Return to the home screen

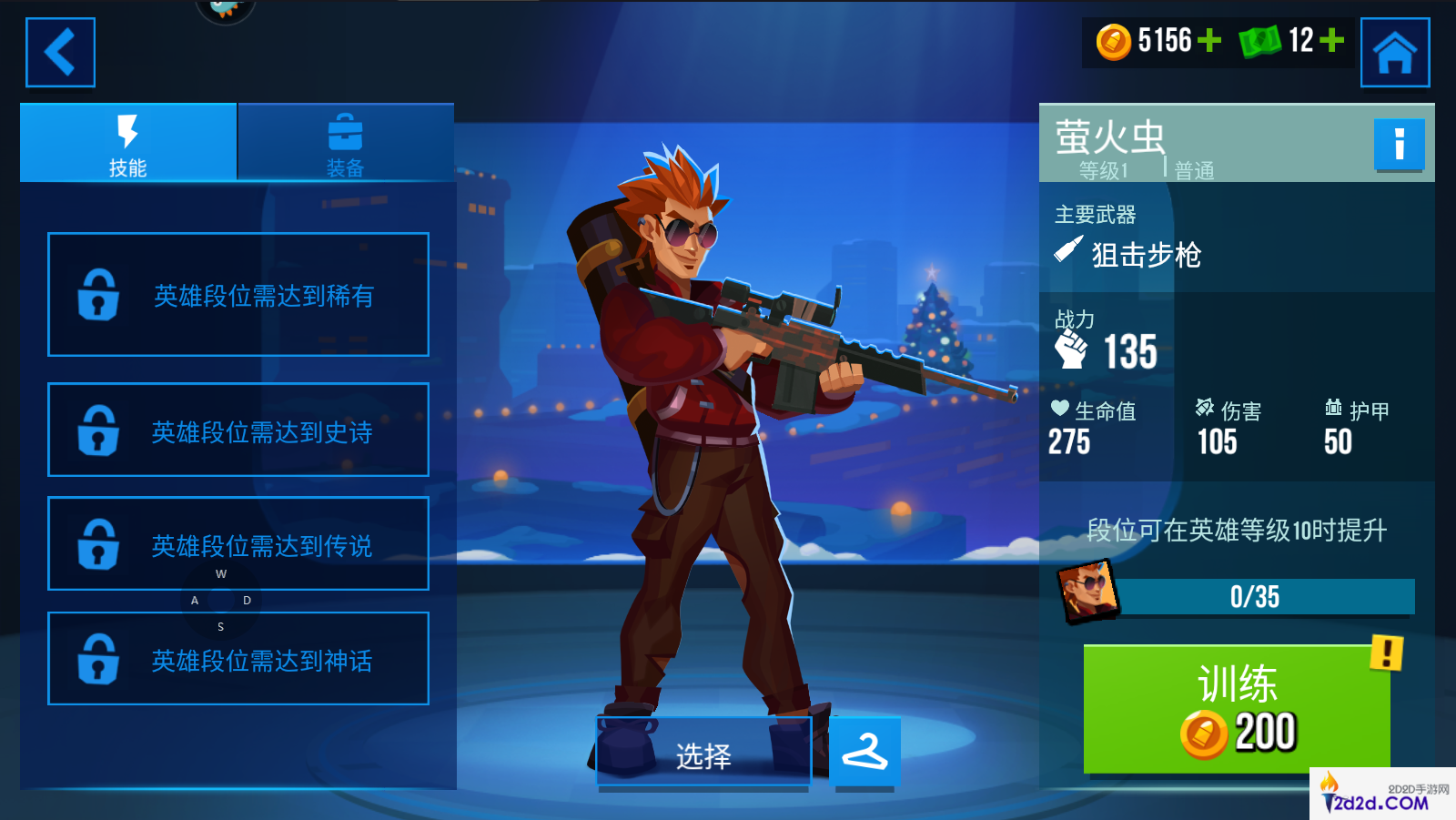pyautogui.click(x=1394, y=53)
